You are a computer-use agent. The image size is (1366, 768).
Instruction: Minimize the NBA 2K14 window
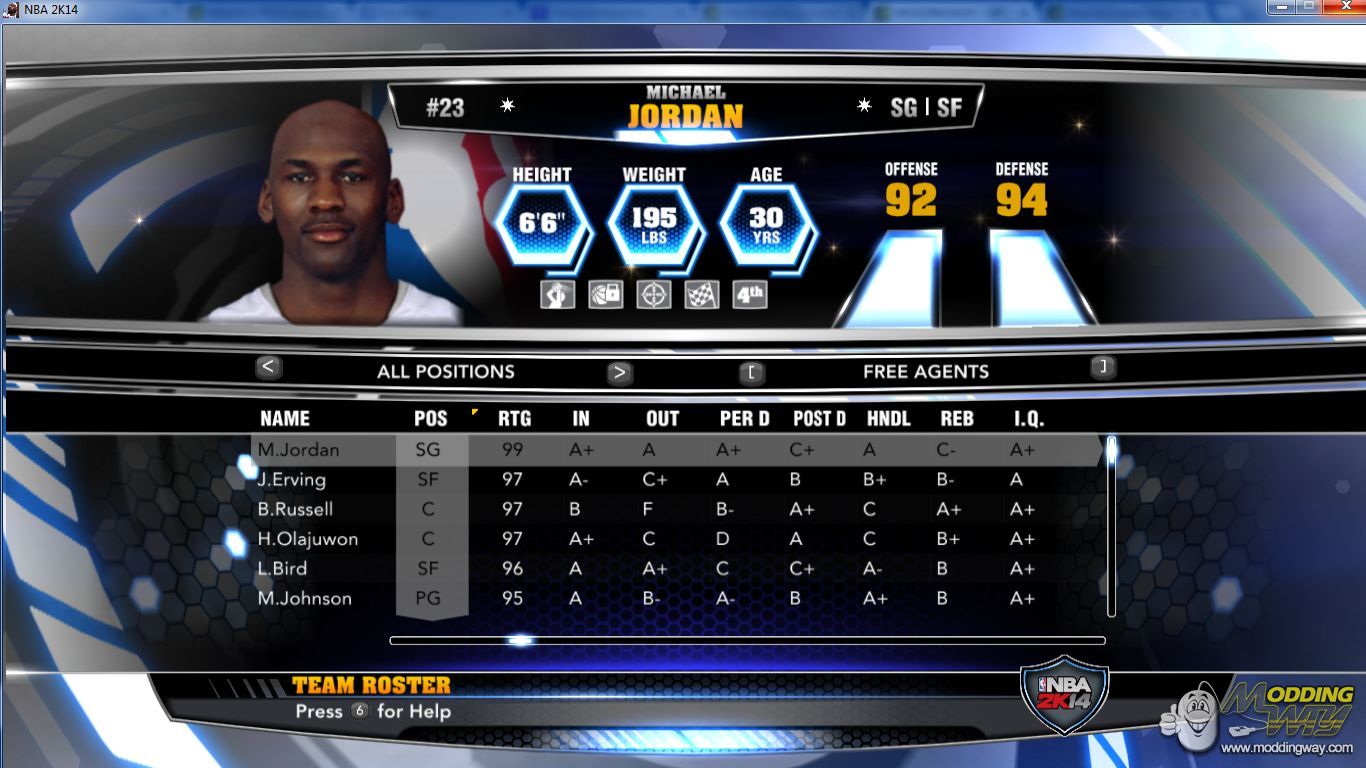click(x=1283, y=7)
